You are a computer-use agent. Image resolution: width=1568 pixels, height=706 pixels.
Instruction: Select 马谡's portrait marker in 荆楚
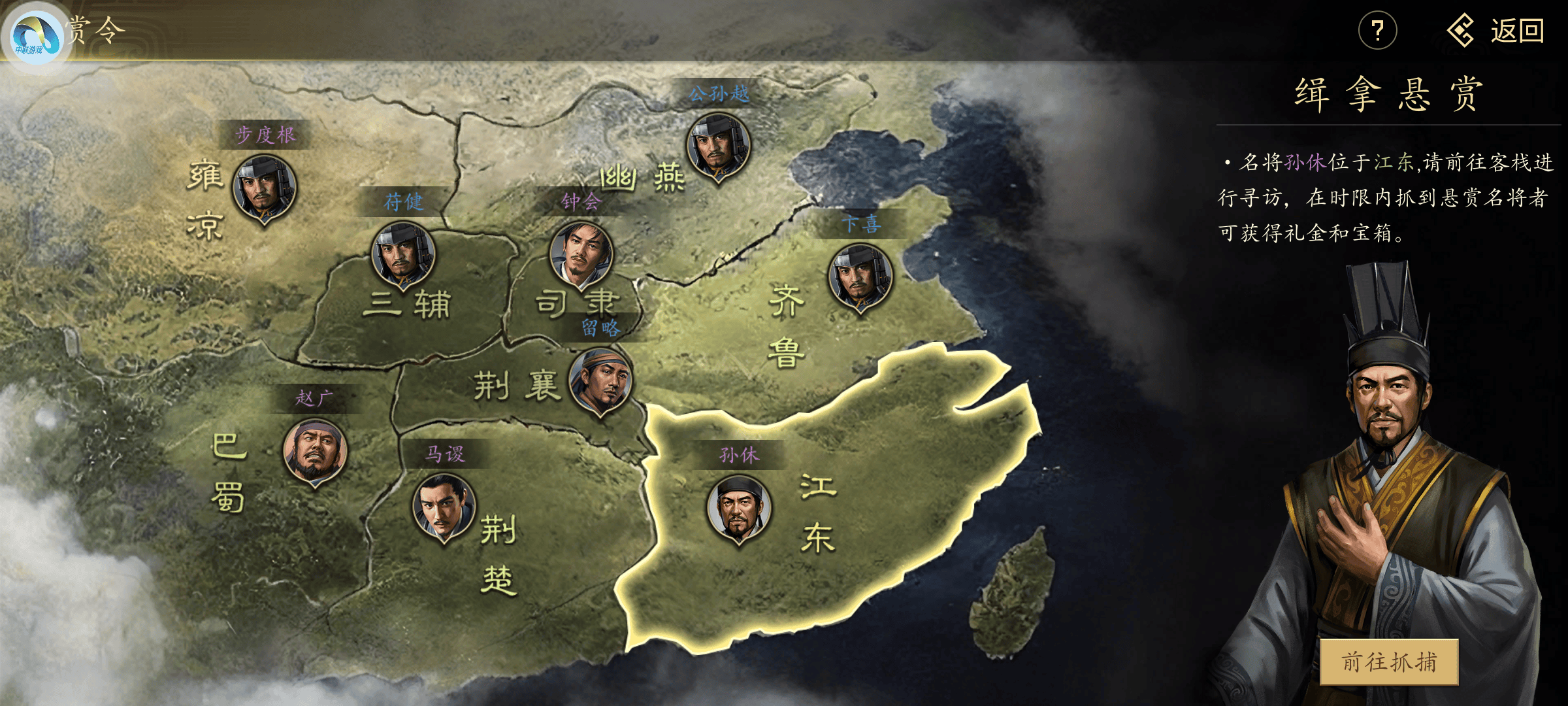pos(444,507)
